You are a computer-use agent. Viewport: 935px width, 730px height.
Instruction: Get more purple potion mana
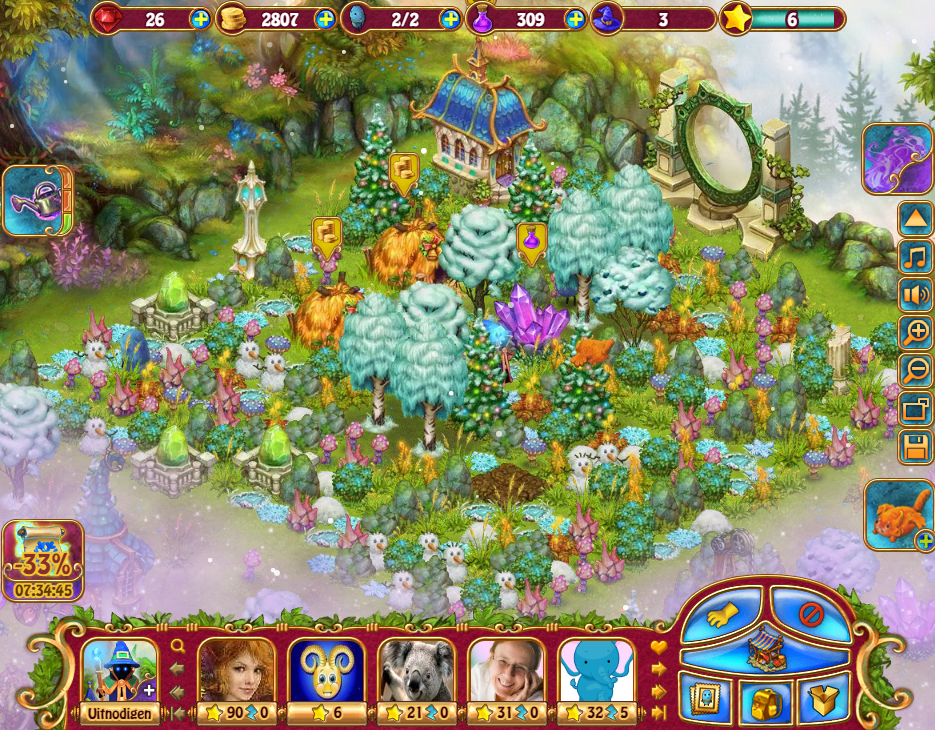575,19
